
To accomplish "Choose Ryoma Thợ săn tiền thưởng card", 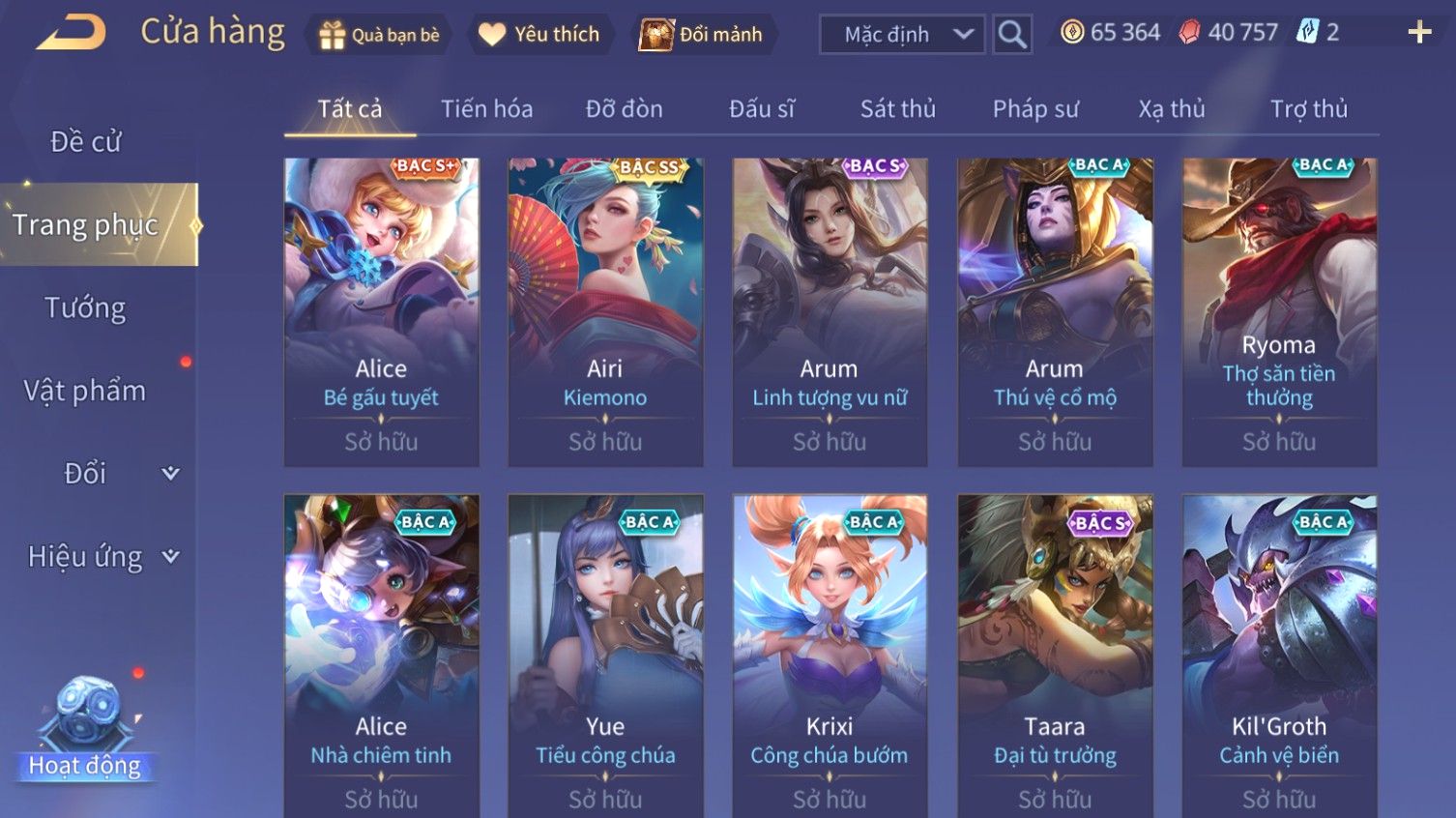I will pyautogui.click(x=1278, y=311).
